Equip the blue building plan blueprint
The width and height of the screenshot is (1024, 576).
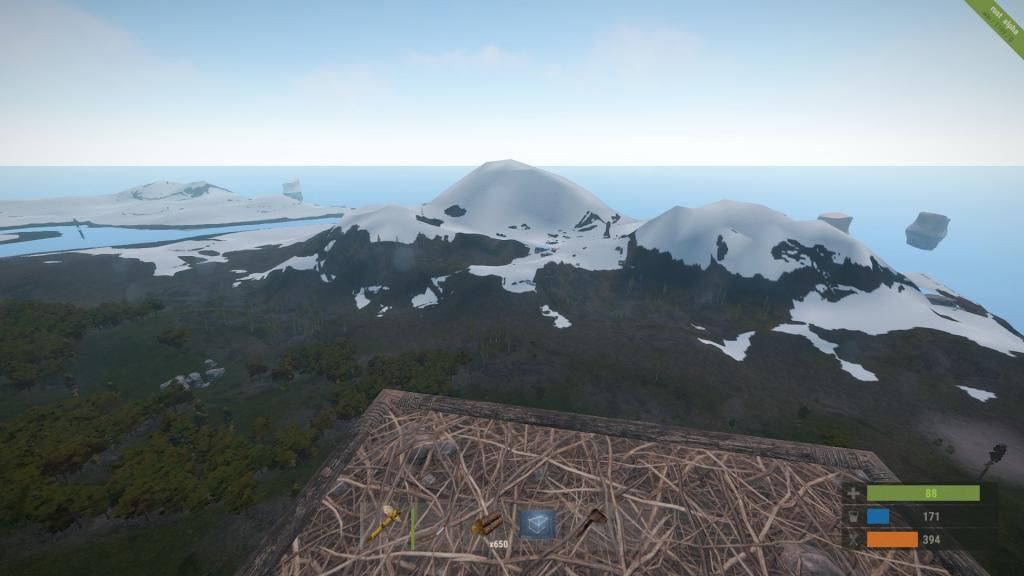(537, 523)
